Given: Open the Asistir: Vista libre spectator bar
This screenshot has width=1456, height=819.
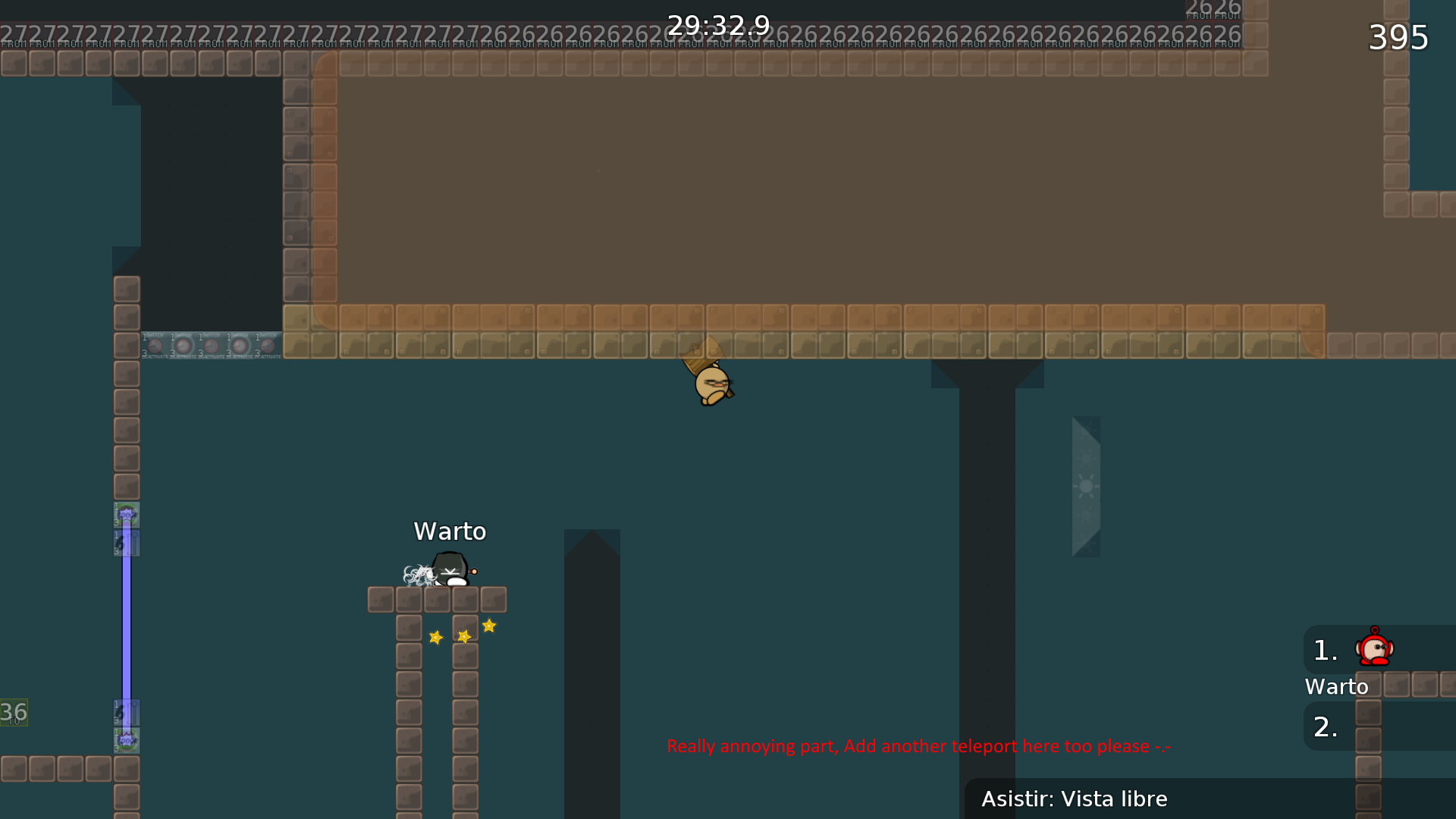Looking at the screenshot, I should coord(1075,799).
